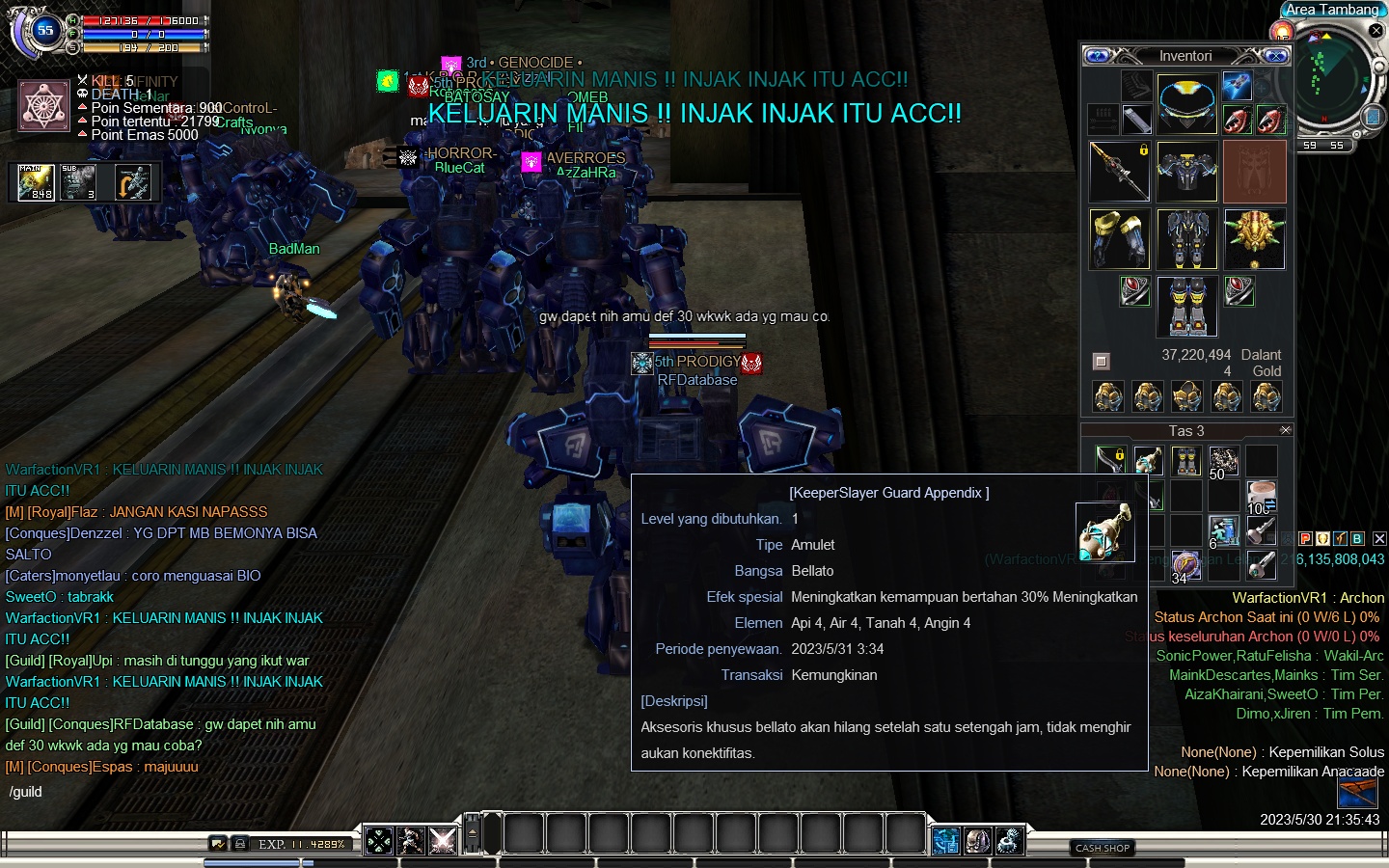
Task: Activate the MAIN weapon ammo icon
Action: tap(37, 182)
